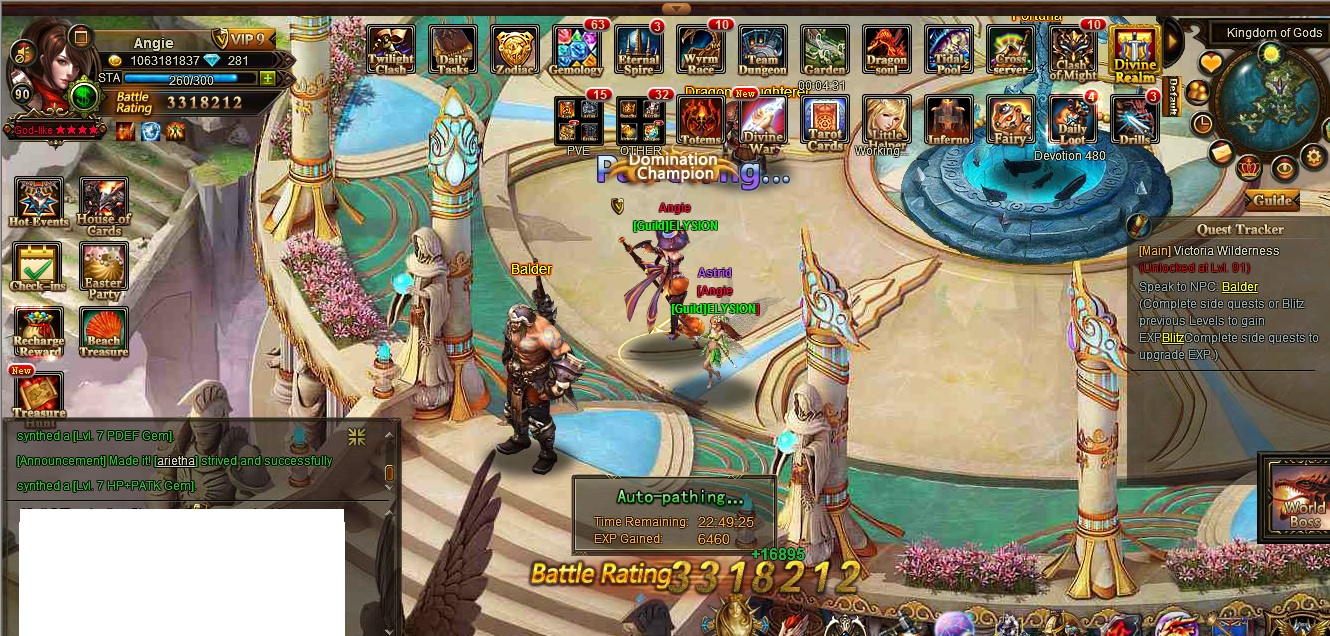Screen dimensions: 1330x636
Task: Open the Hot Events panel
Action: (38, 203)
